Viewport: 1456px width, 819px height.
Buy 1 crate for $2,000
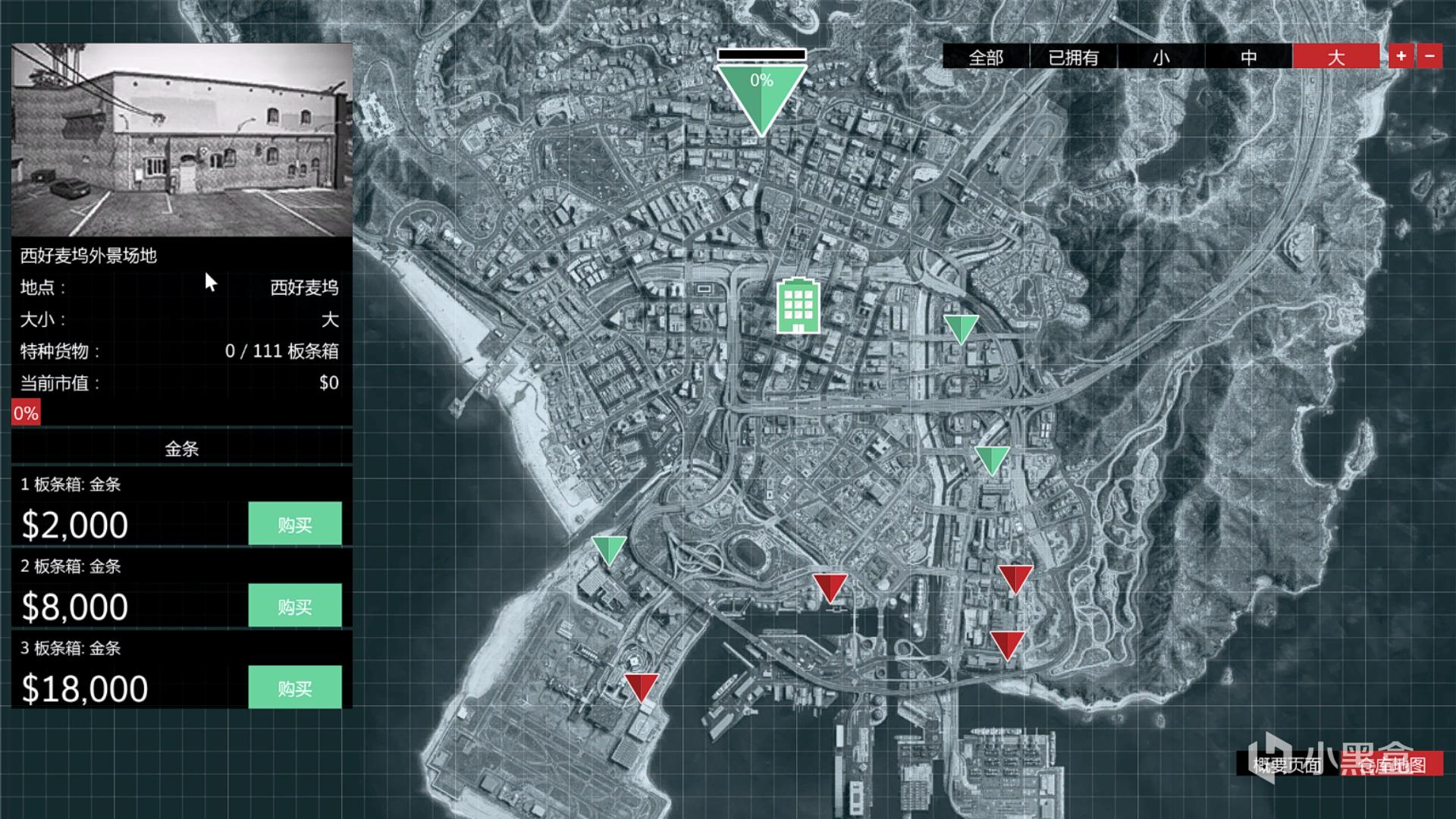point(294,524)
